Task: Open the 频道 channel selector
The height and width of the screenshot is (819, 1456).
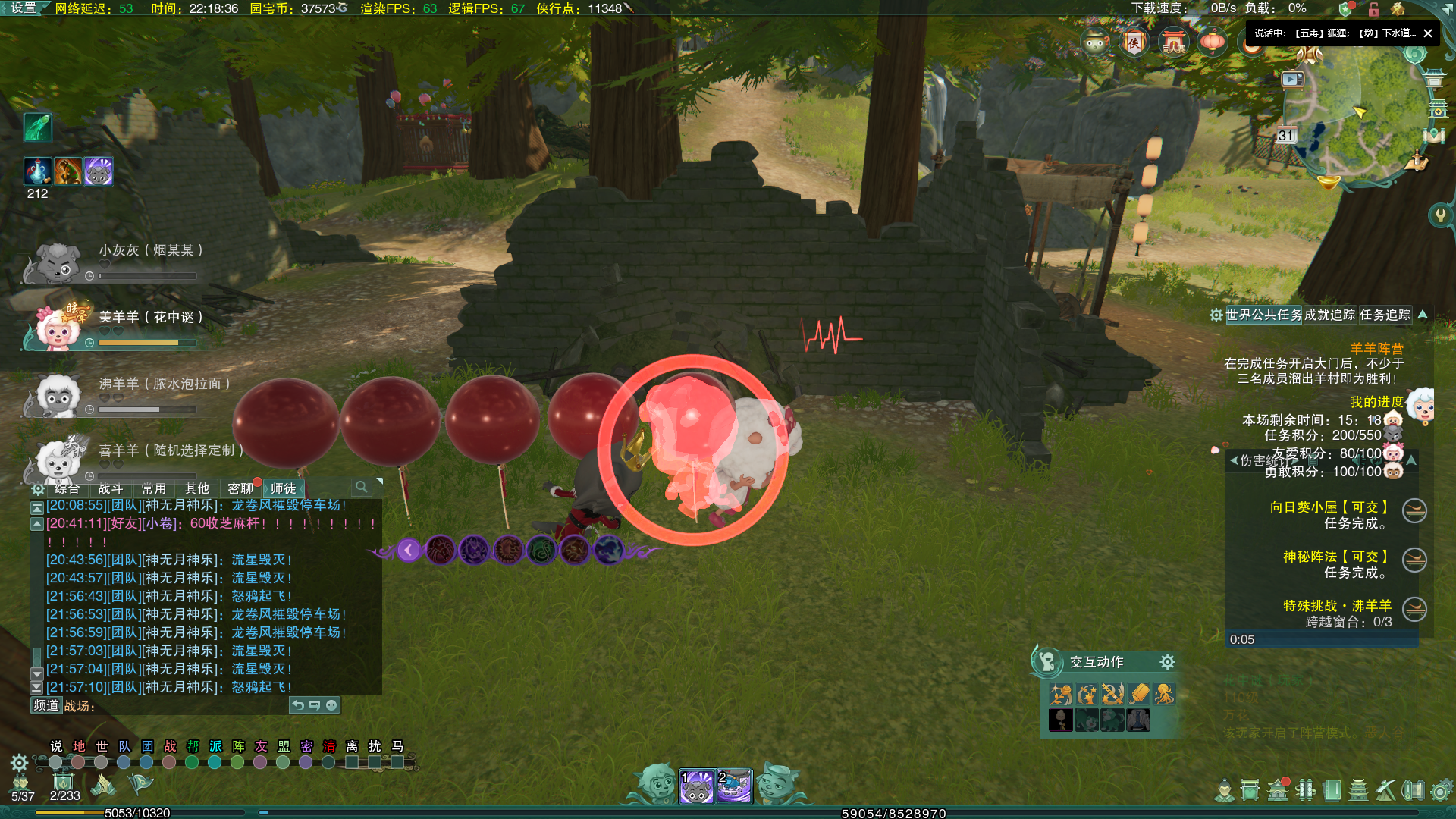Action: tap(46, 706)
